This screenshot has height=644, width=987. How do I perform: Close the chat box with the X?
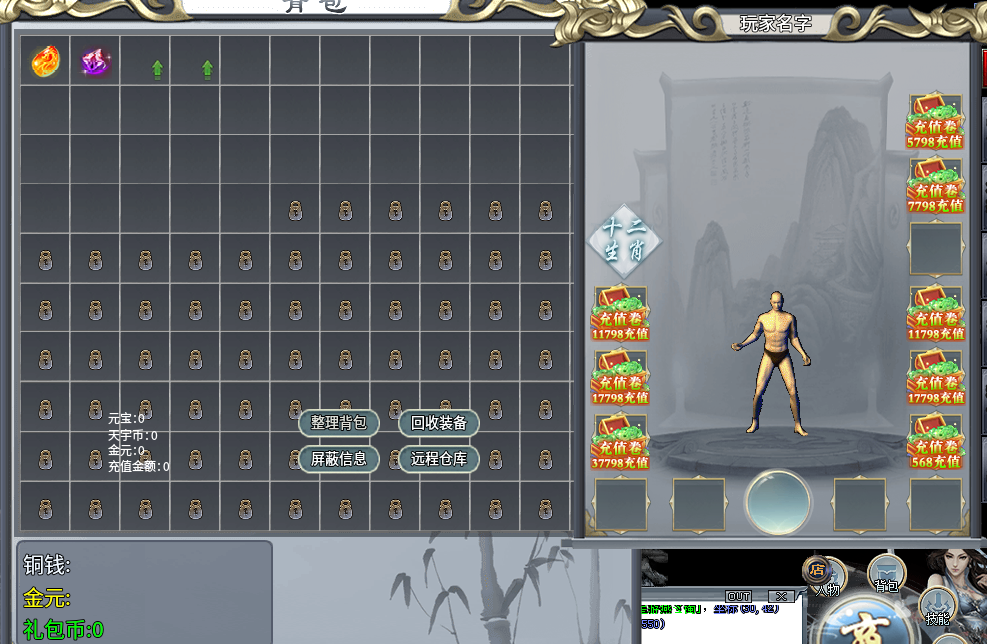point(780,596)
